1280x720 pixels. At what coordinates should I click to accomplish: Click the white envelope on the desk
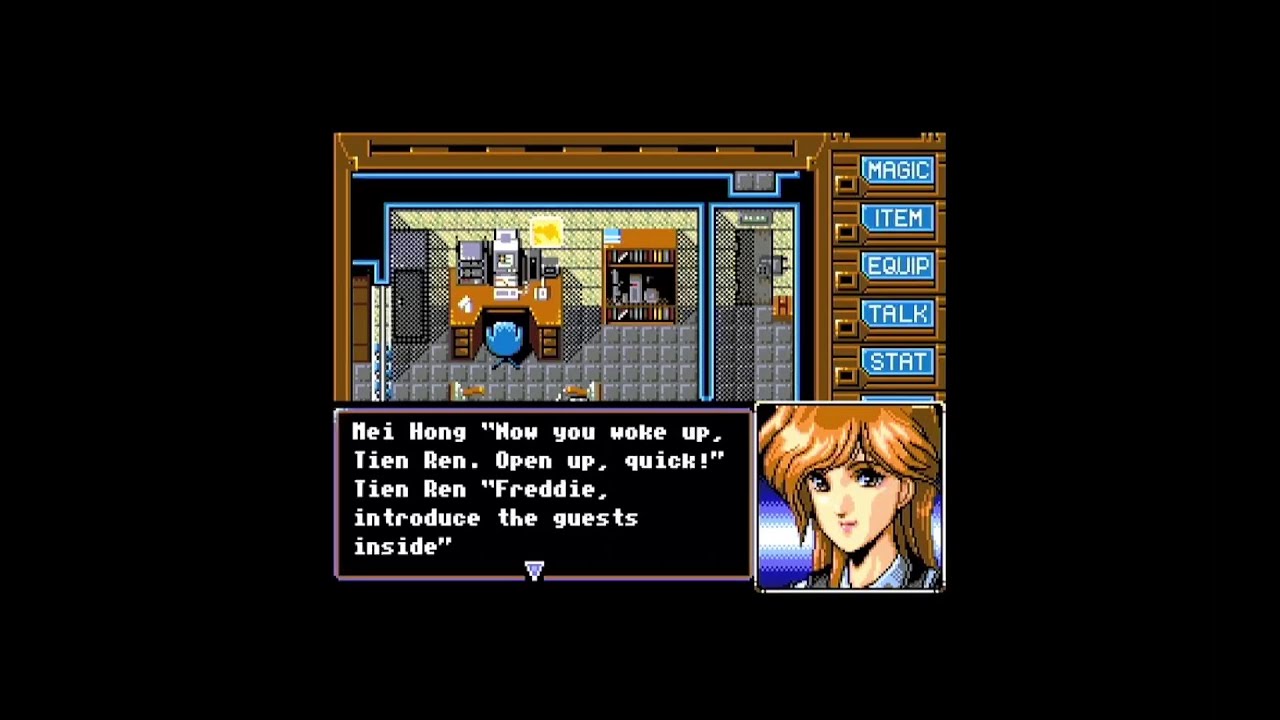tap(464, 302)
